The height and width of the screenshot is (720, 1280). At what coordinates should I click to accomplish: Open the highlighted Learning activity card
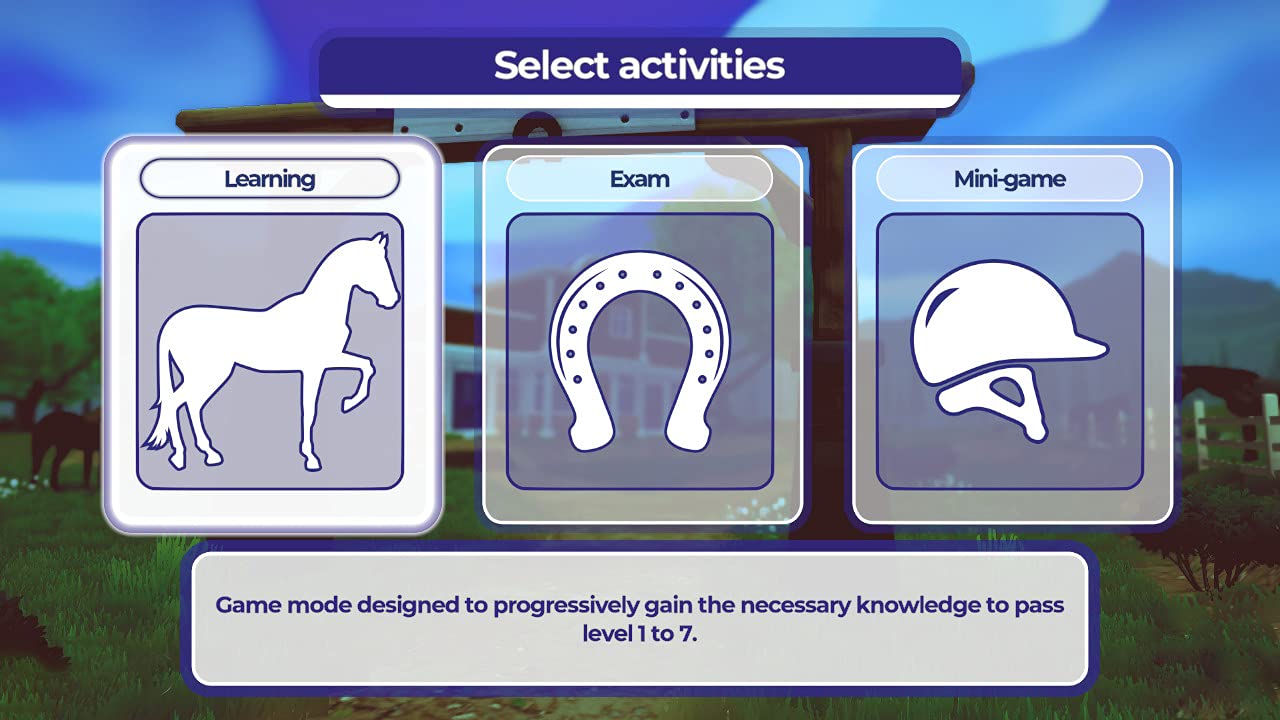[272, 335]
